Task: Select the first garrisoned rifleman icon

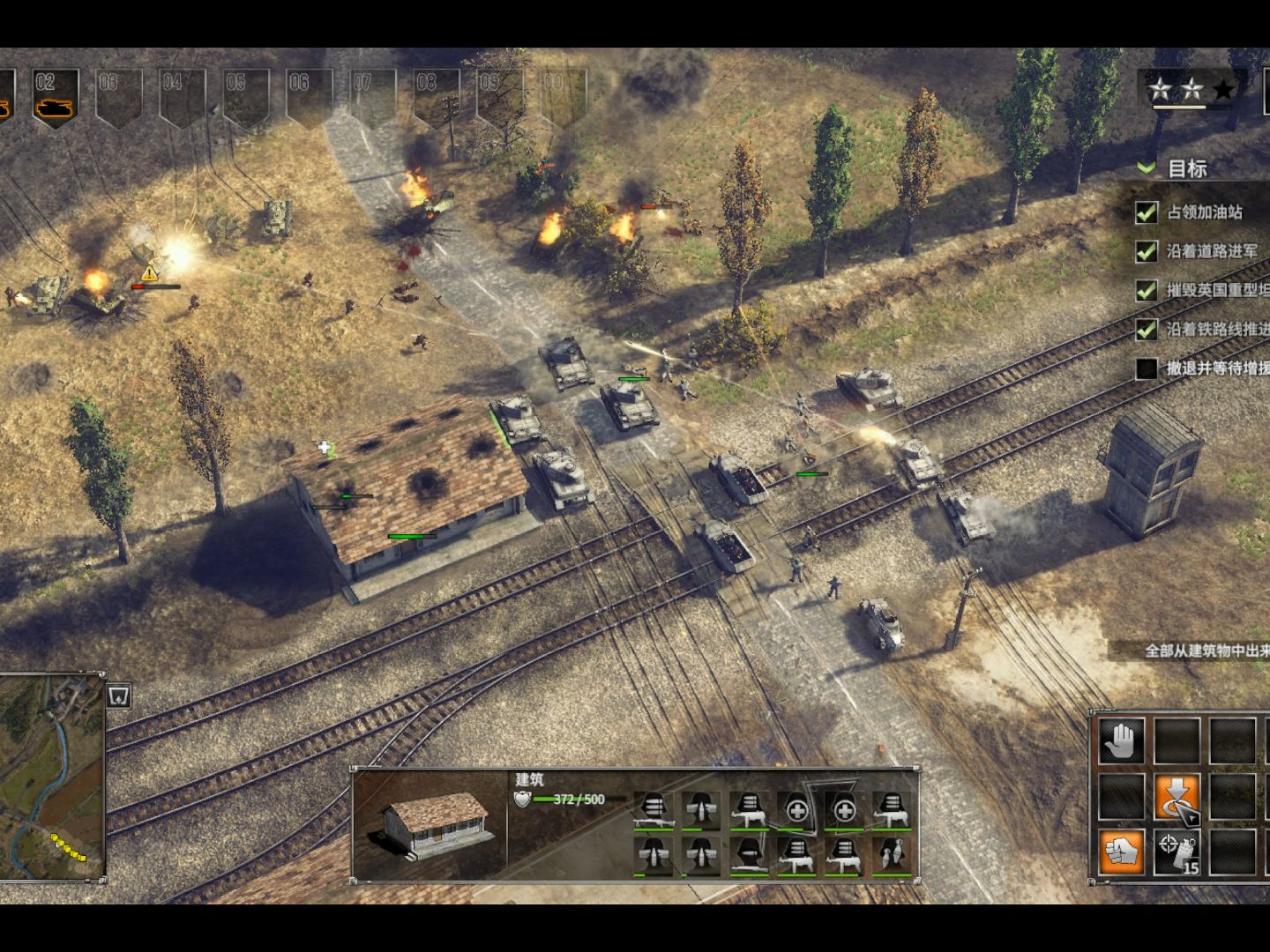Action: tap(654, 809)
